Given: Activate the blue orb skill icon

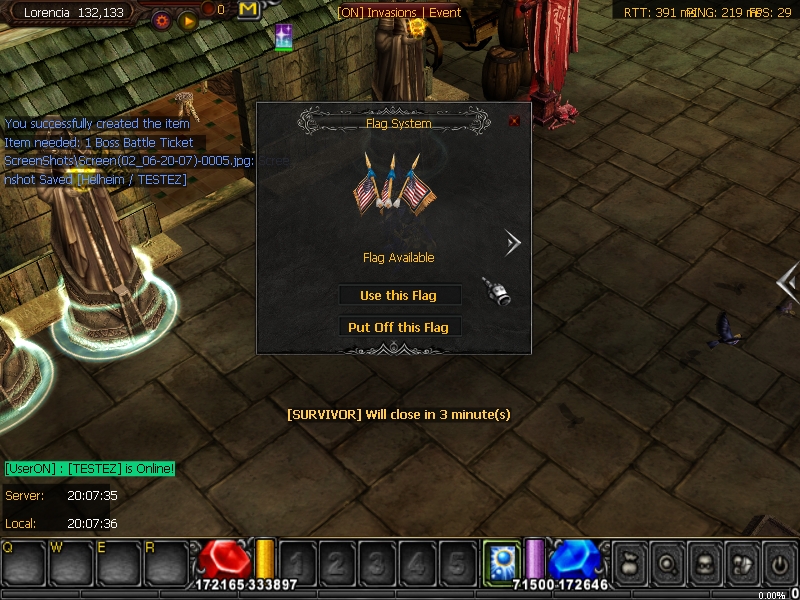Looking at the screenshot, I should [x=498, y=559].
